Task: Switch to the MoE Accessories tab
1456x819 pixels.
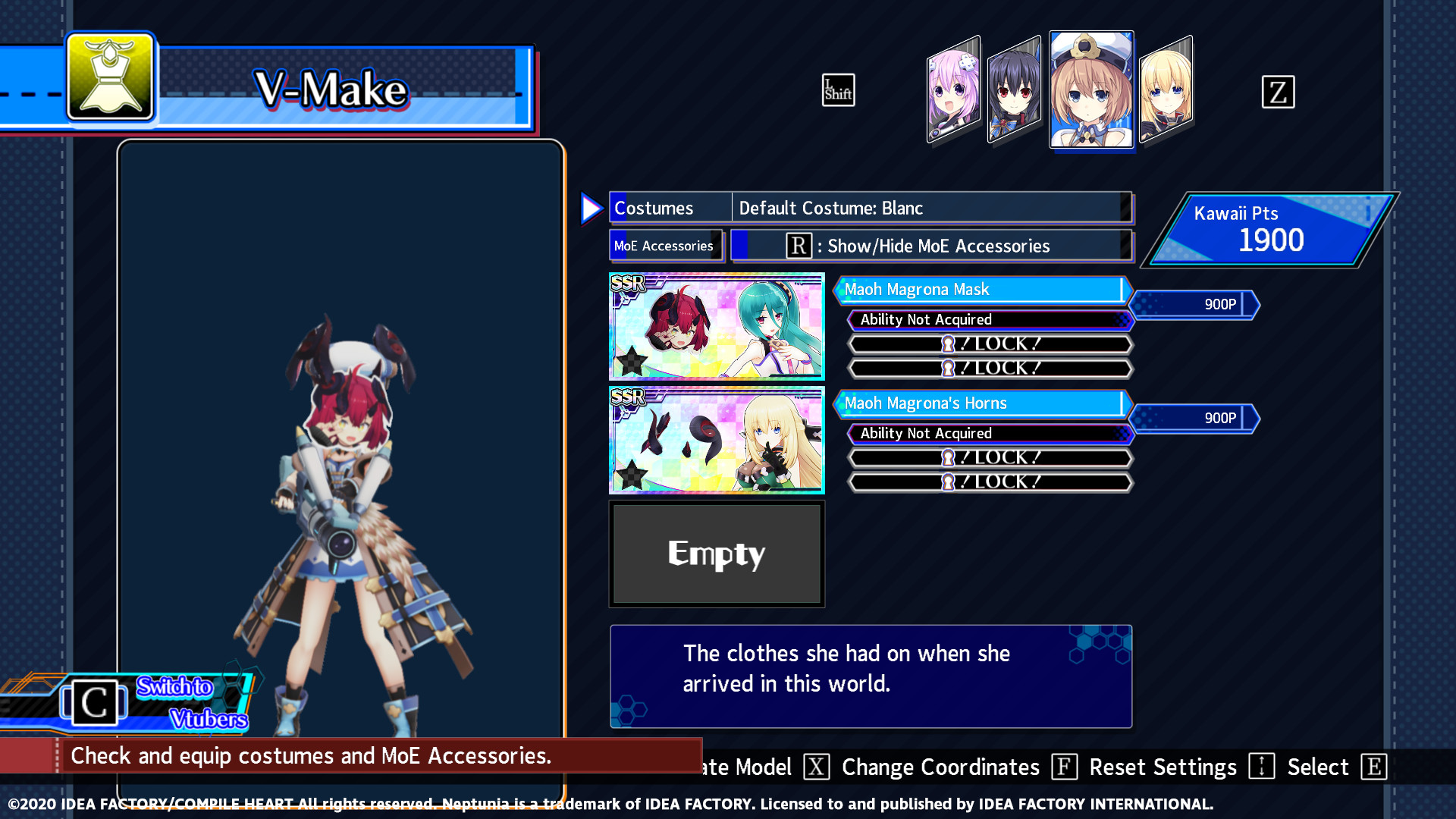Action: pyautogui.click(x=665, y=245)
